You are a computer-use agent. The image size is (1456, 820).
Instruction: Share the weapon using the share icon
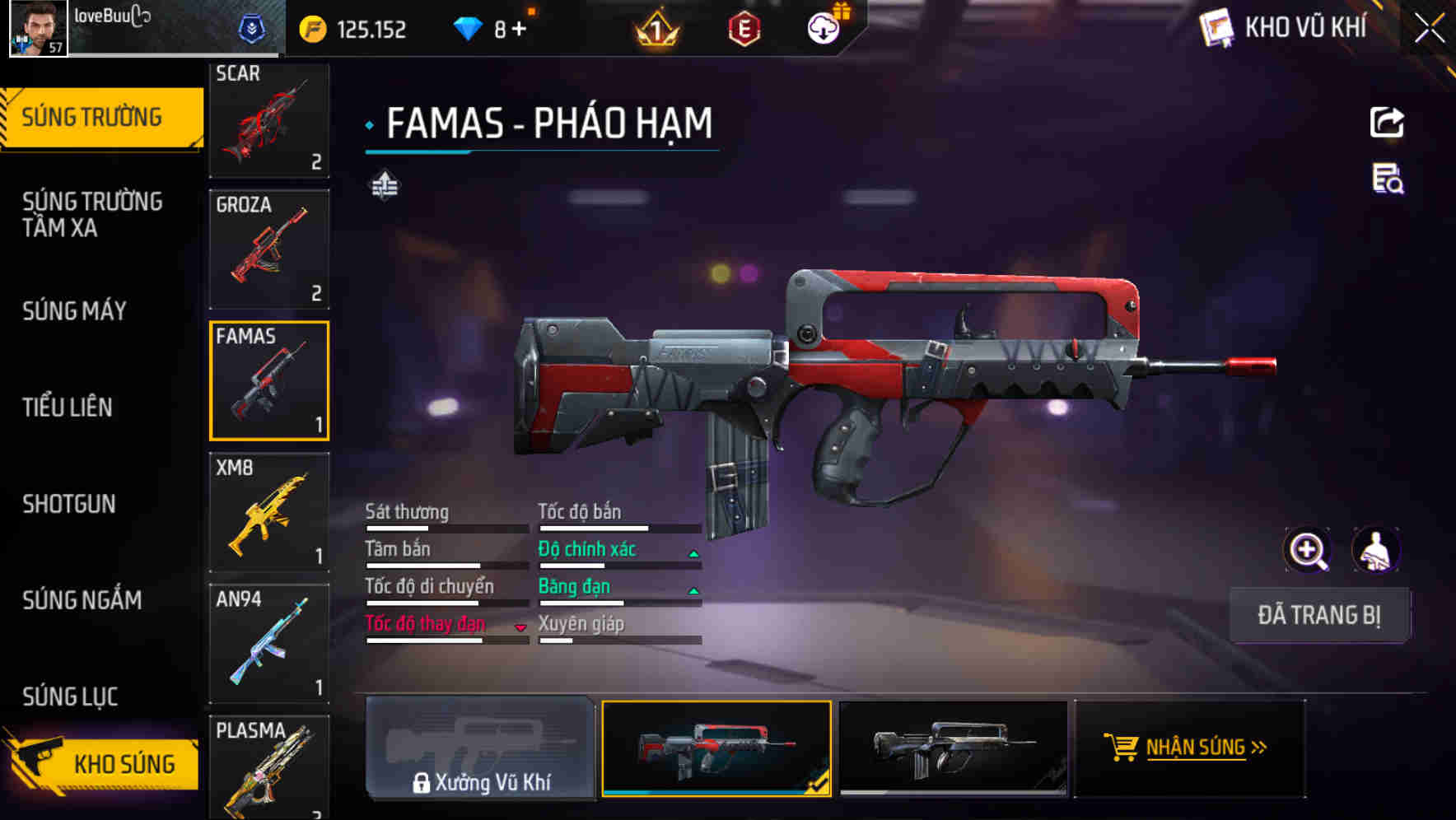[x=1387, y=123]
